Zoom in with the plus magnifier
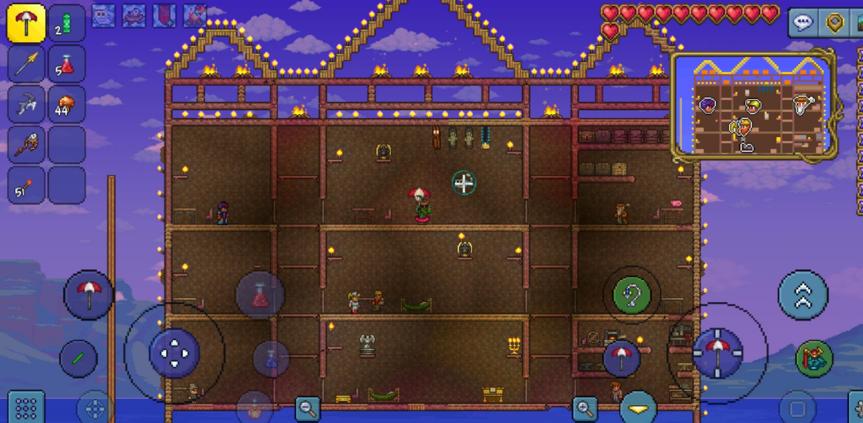Viewport: 863px width, 423px height. (x=585, y=407)
